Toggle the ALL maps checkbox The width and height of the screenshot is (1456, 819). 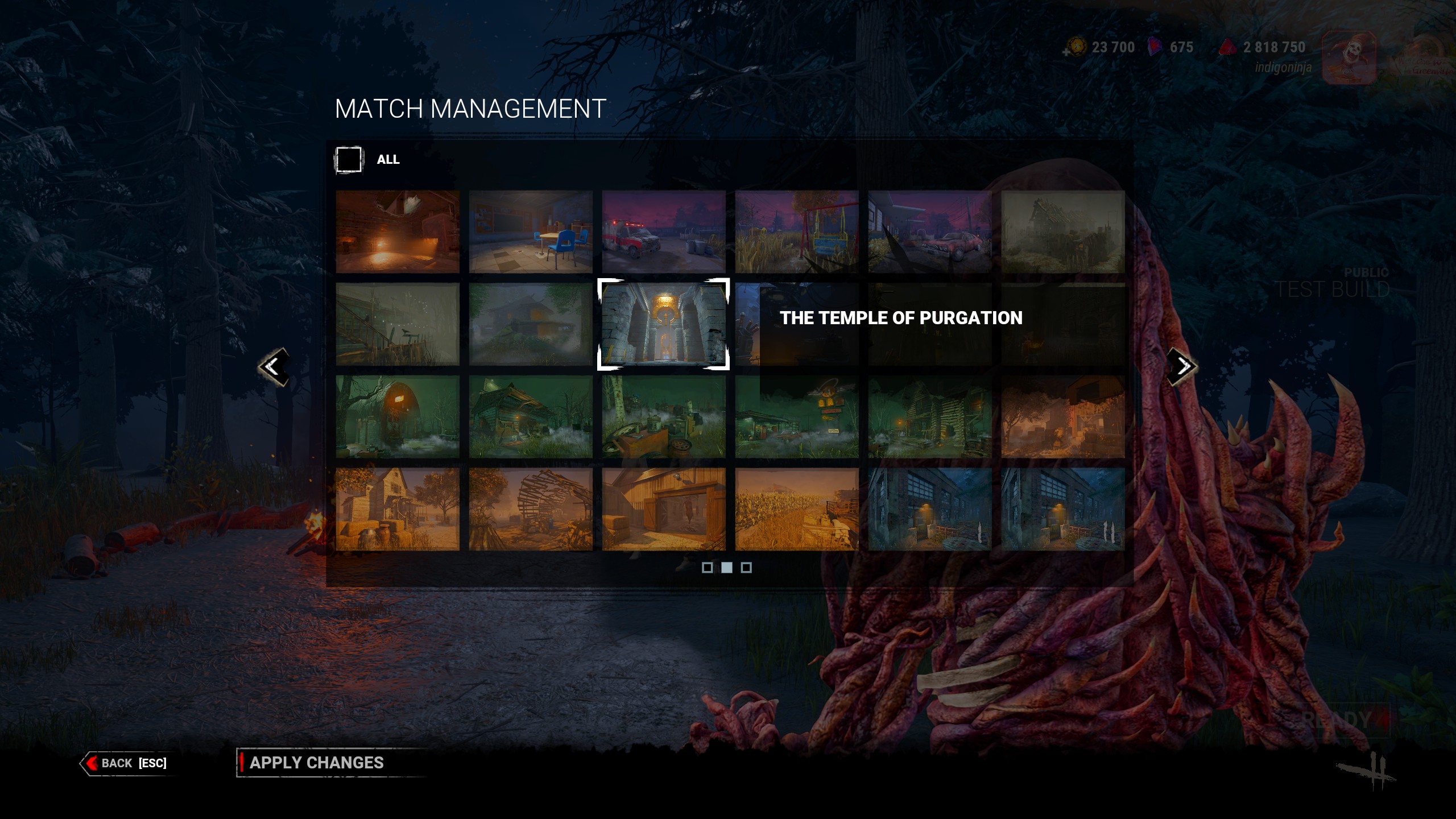pos(349,160)
